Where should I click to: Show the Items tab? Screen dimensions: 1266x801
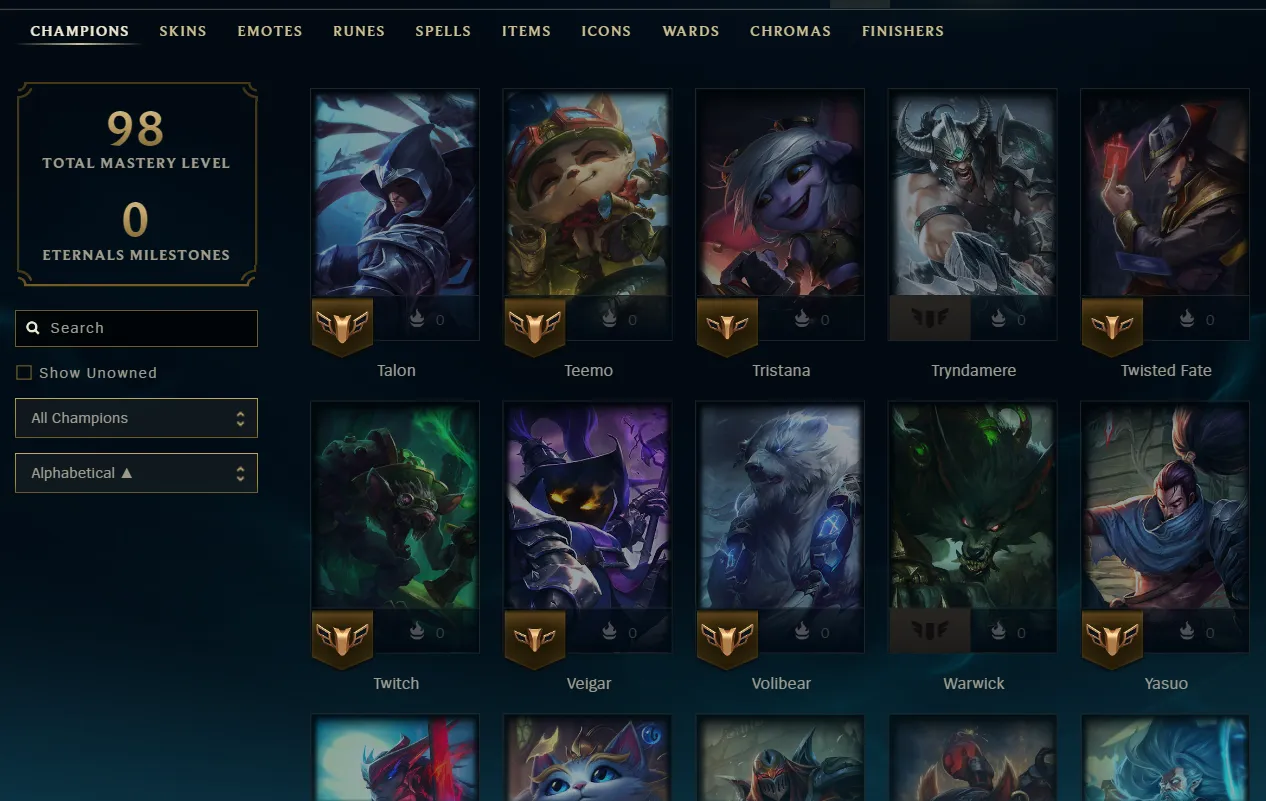(526, 31)
